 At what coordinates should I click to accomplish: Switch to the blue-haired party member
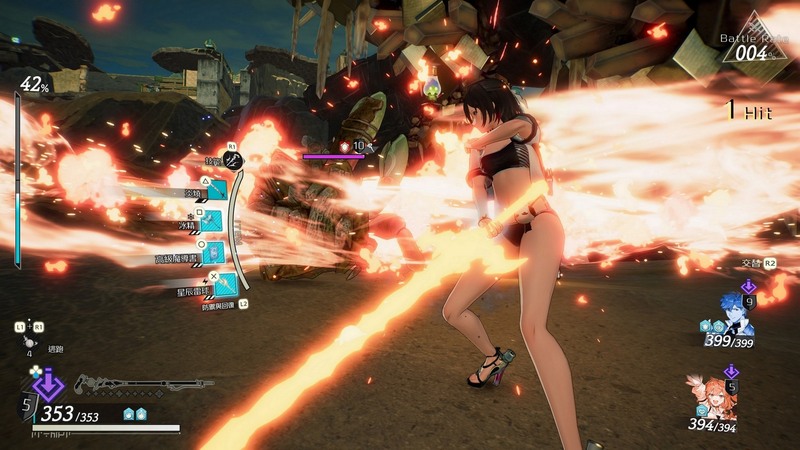pyautogui.click(x=735, y=314)
